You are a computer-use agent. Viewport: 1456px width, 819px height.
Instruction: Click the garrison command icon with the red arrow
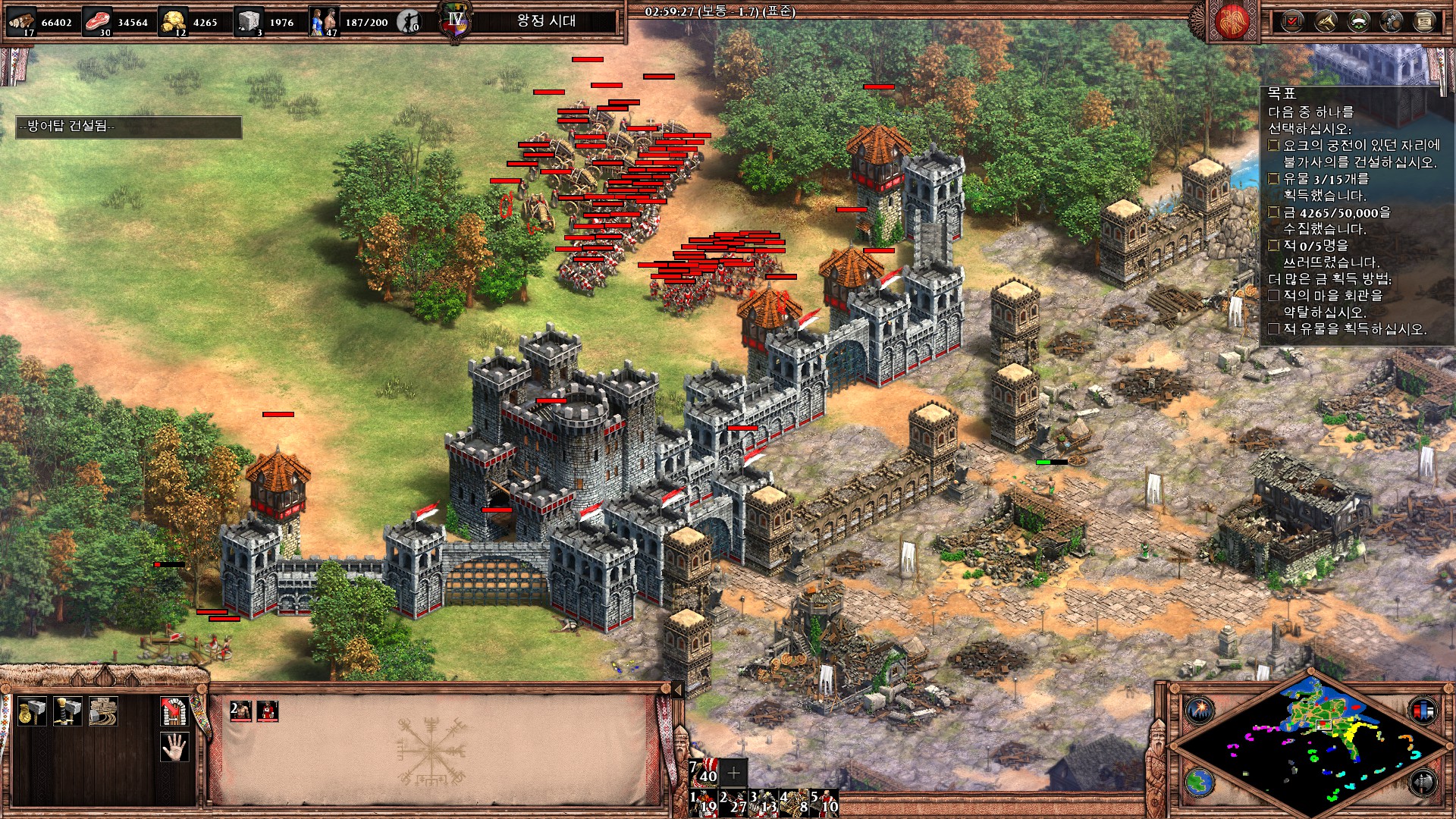point(174,711)
